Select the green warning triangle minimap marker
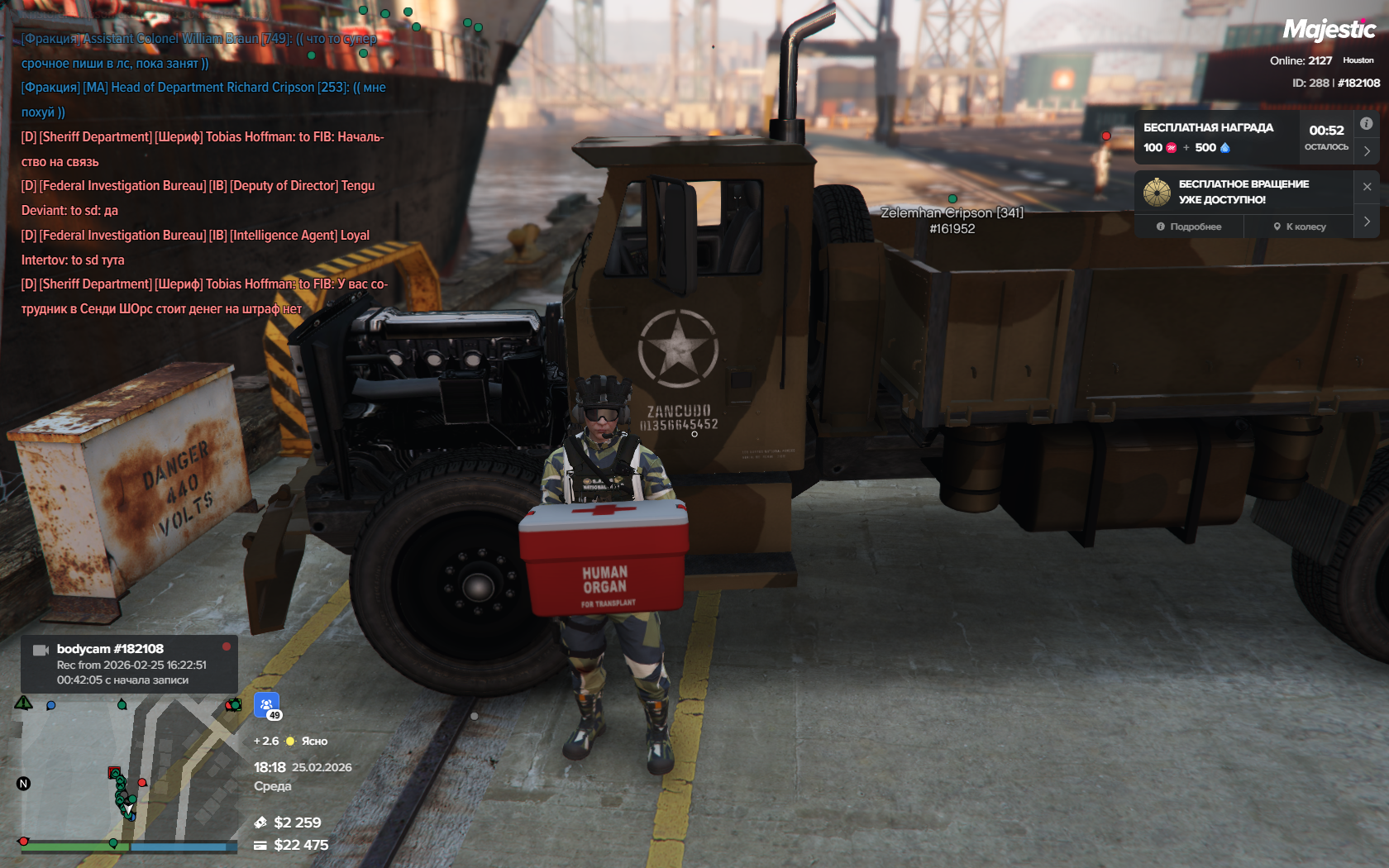The image size is (1389, 868). pos(23,703)
